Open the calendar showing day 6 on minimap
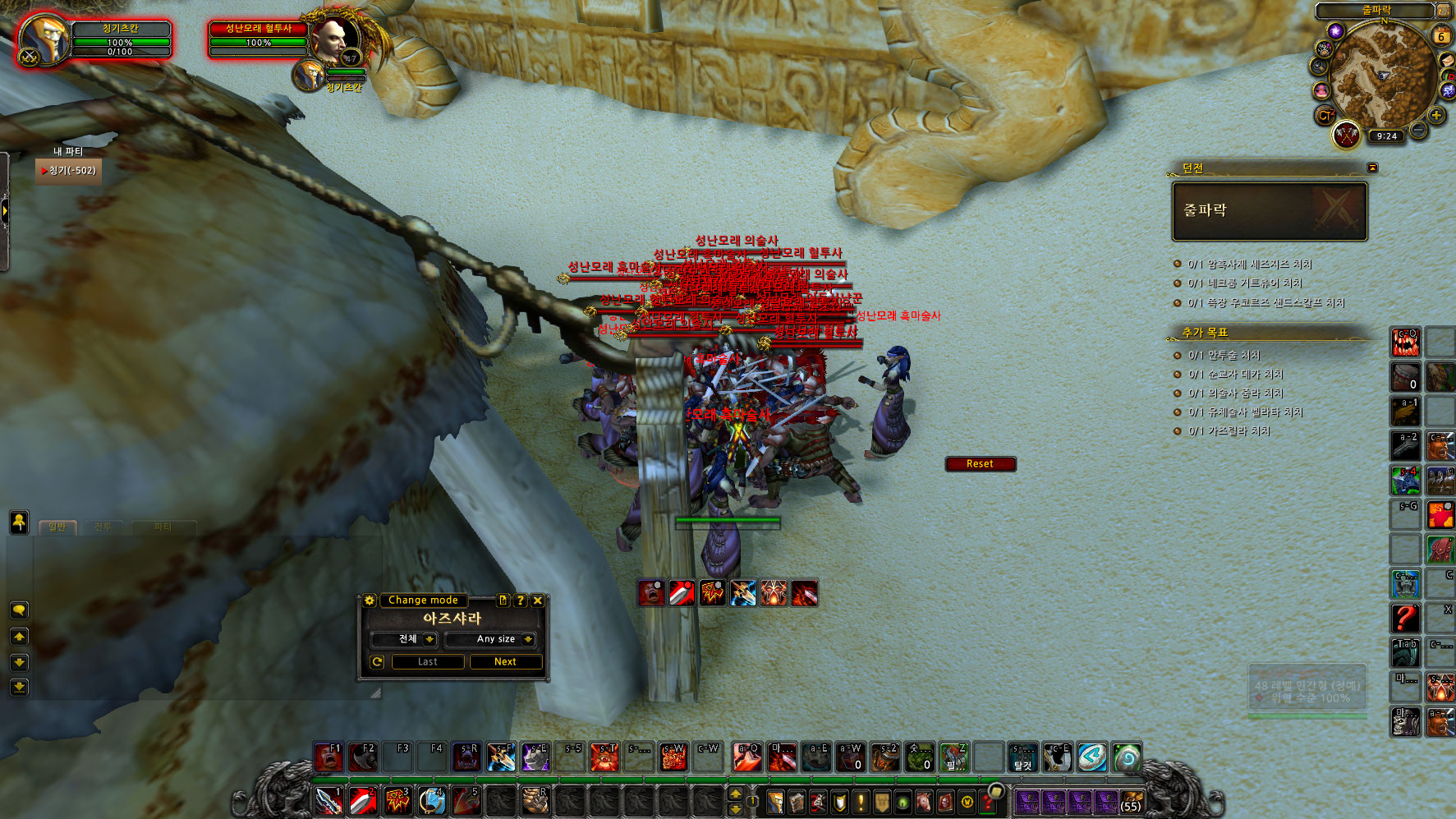The height and width of the screenshot is (819, 1456). 1440,35
